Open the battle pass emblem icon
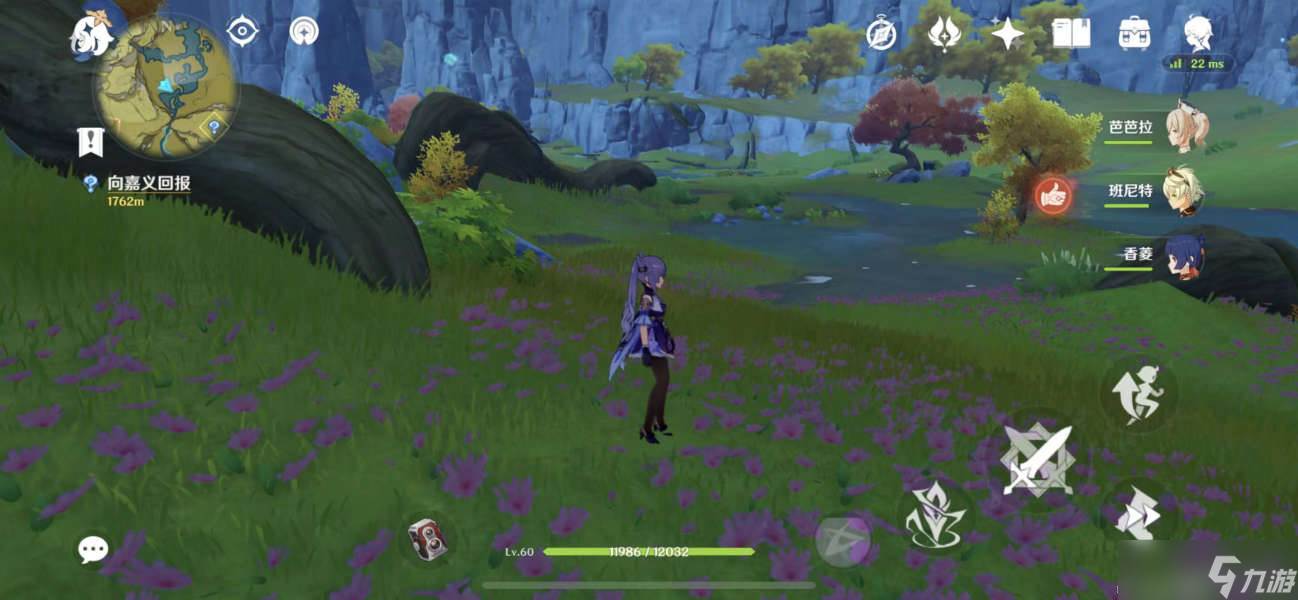 (x=944, y=35)
